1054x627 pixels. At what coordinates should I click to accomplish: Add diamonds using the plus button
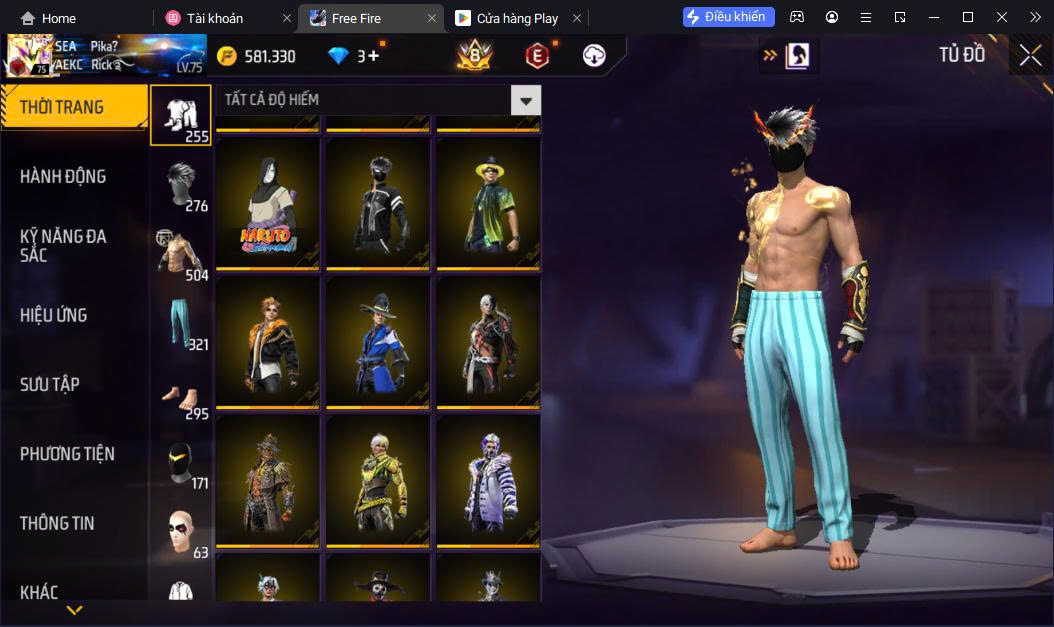click(x=374, y=56)
